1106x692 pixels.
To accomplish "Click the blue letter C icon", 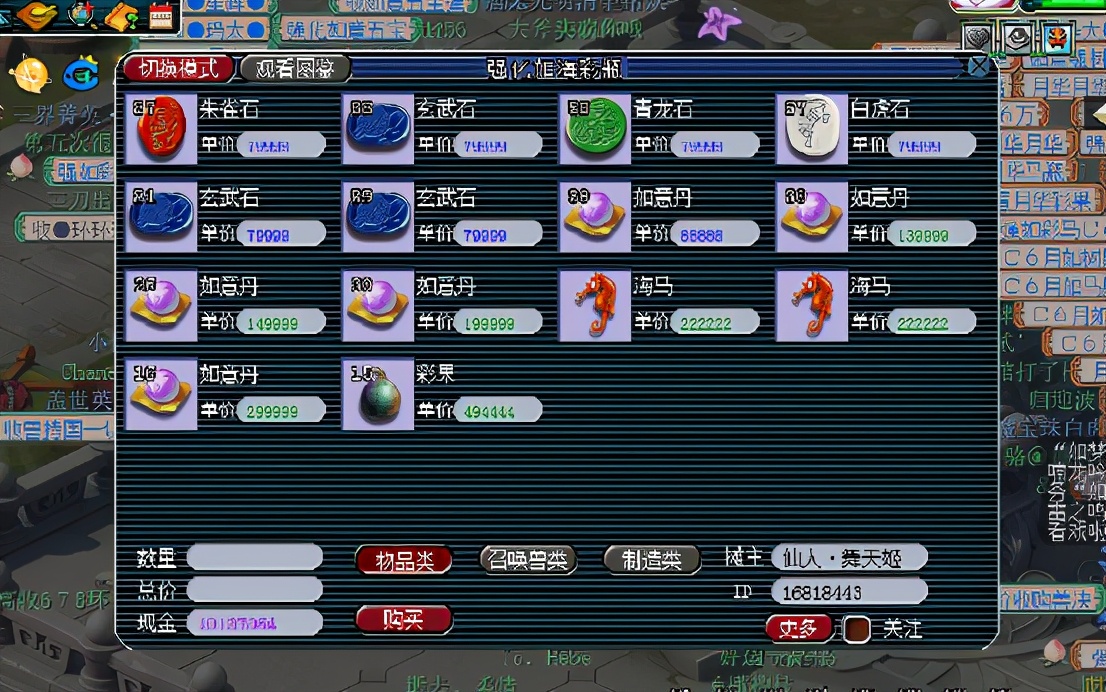I will 81,73.
